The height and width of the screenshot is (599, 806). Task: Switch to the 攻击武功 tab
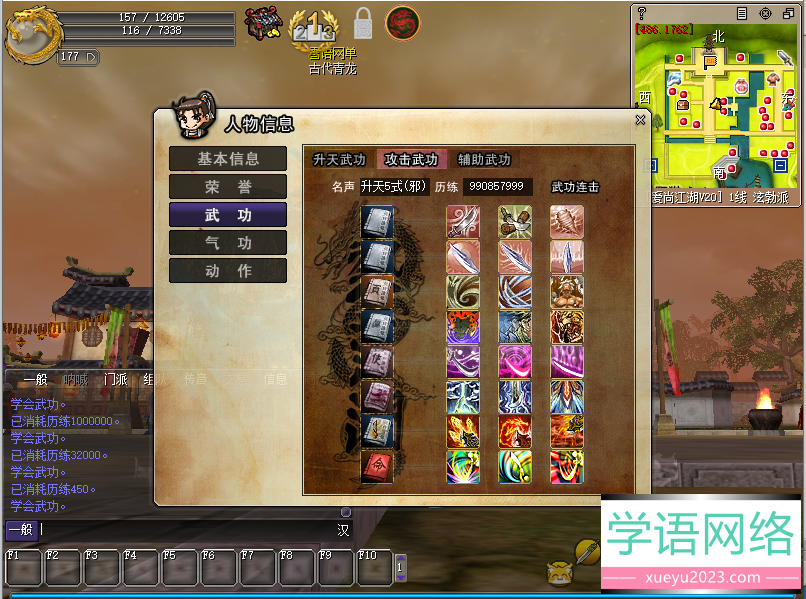point(411,160)
